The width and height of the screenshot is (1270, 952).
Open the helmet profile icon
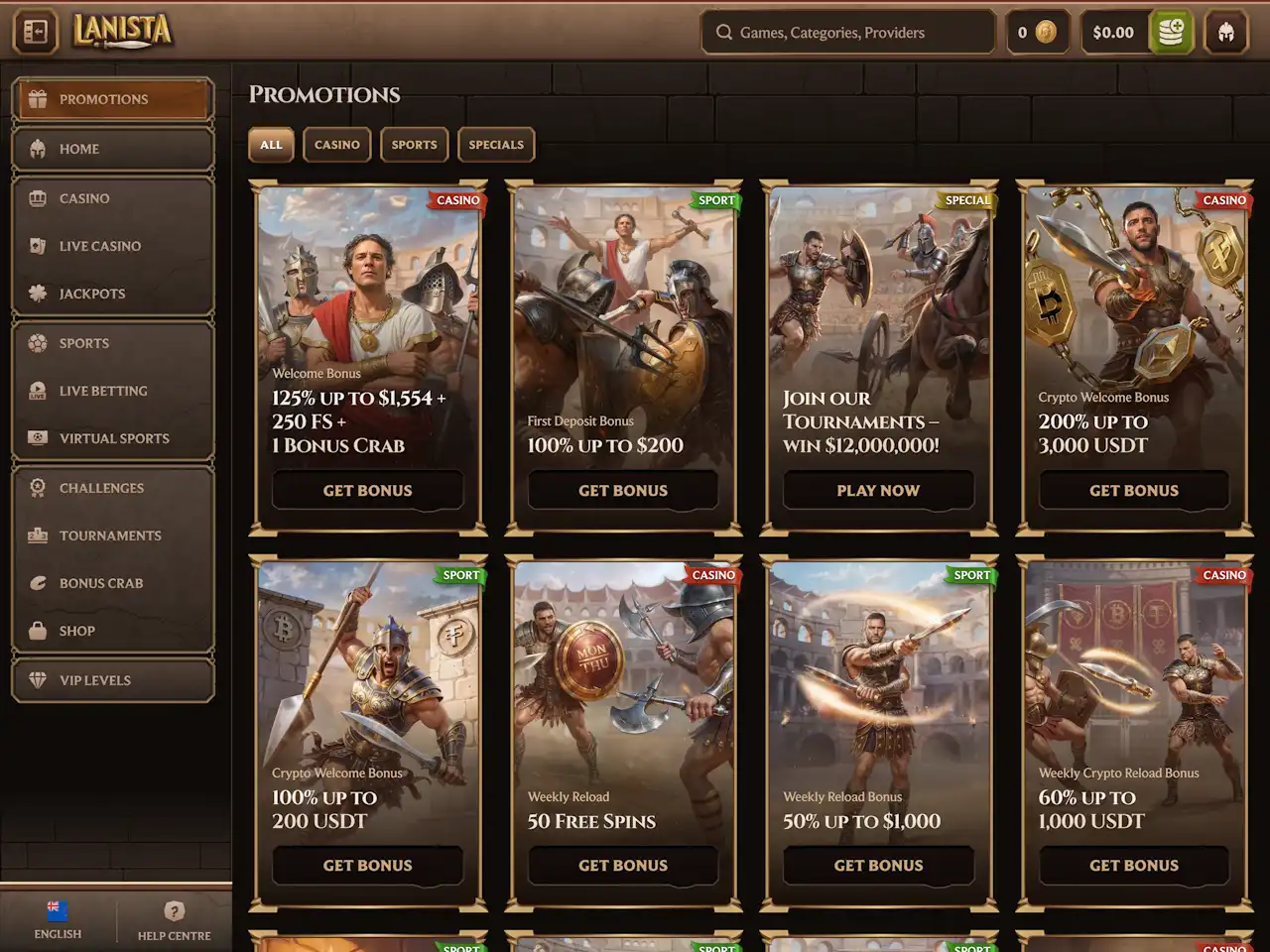click(1225, 33)
